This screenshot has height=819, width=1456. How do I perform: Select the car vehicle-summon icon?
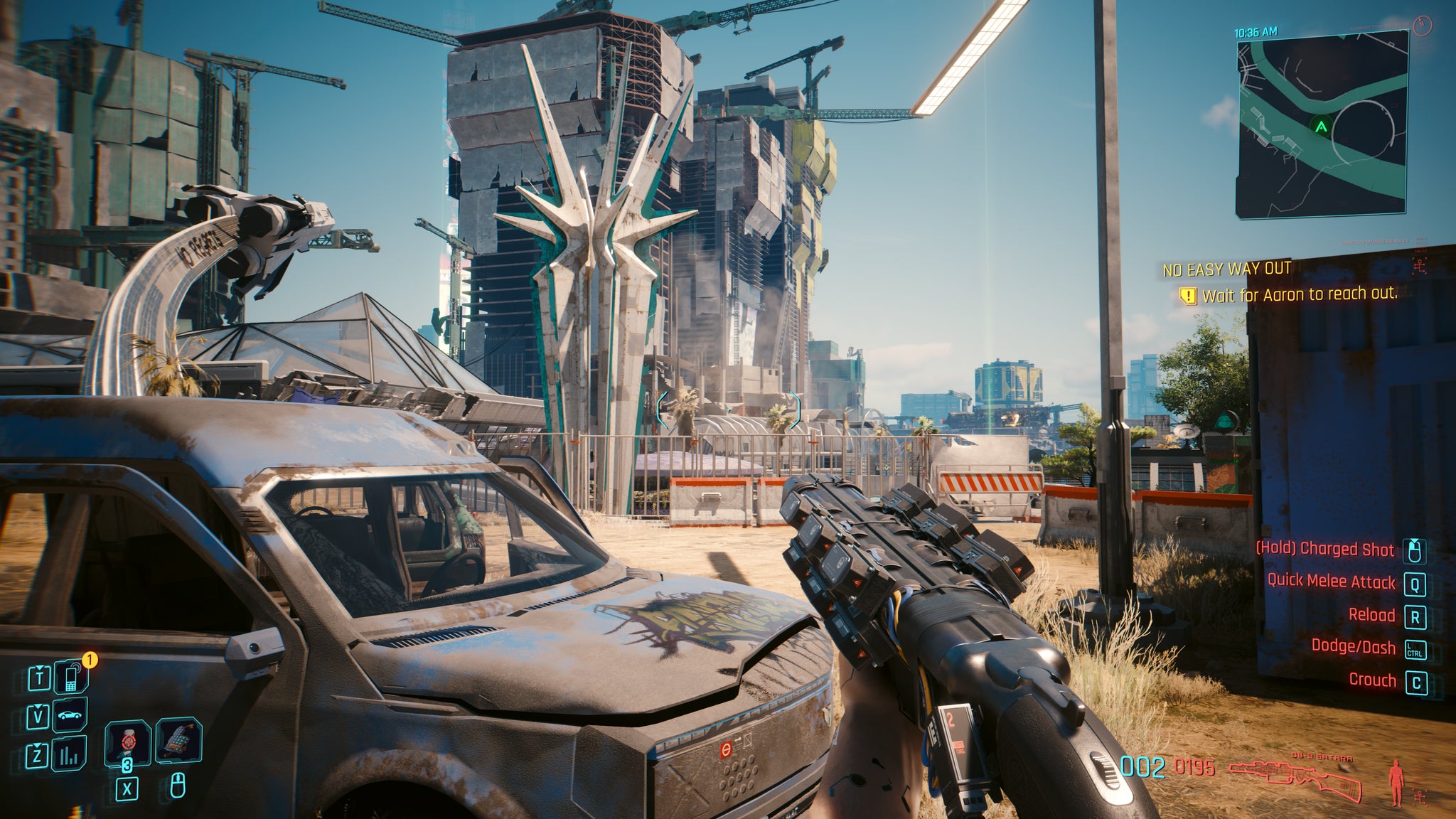(70, 716)
